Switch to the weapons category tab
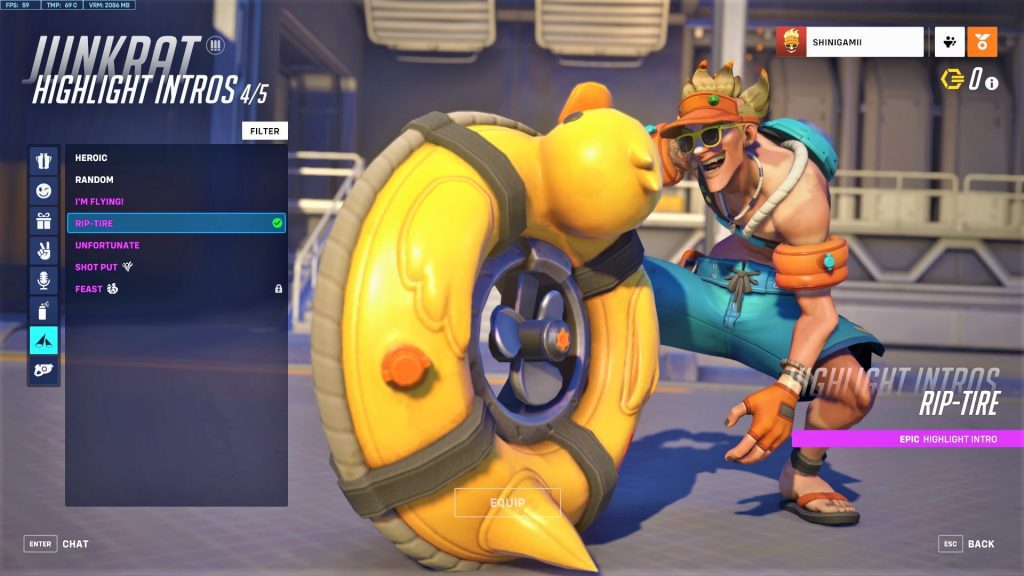The height and width of the screenshot is (576, 1024). pos(43,371)
